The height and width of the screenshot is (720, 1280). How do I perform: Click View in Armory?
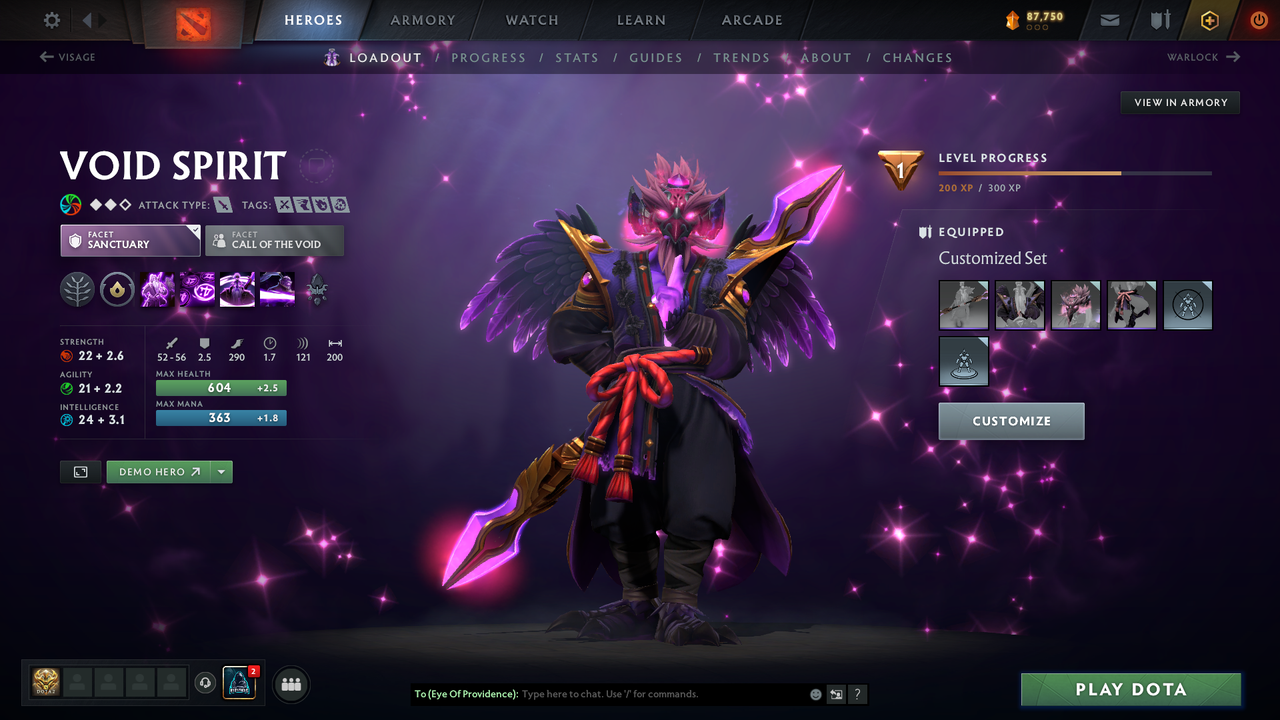click(1179, 102)
